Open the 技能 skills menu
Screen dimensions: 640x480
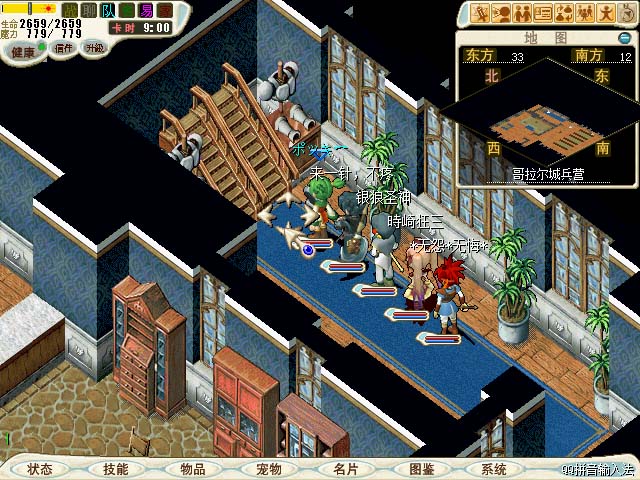pos(116,469)
